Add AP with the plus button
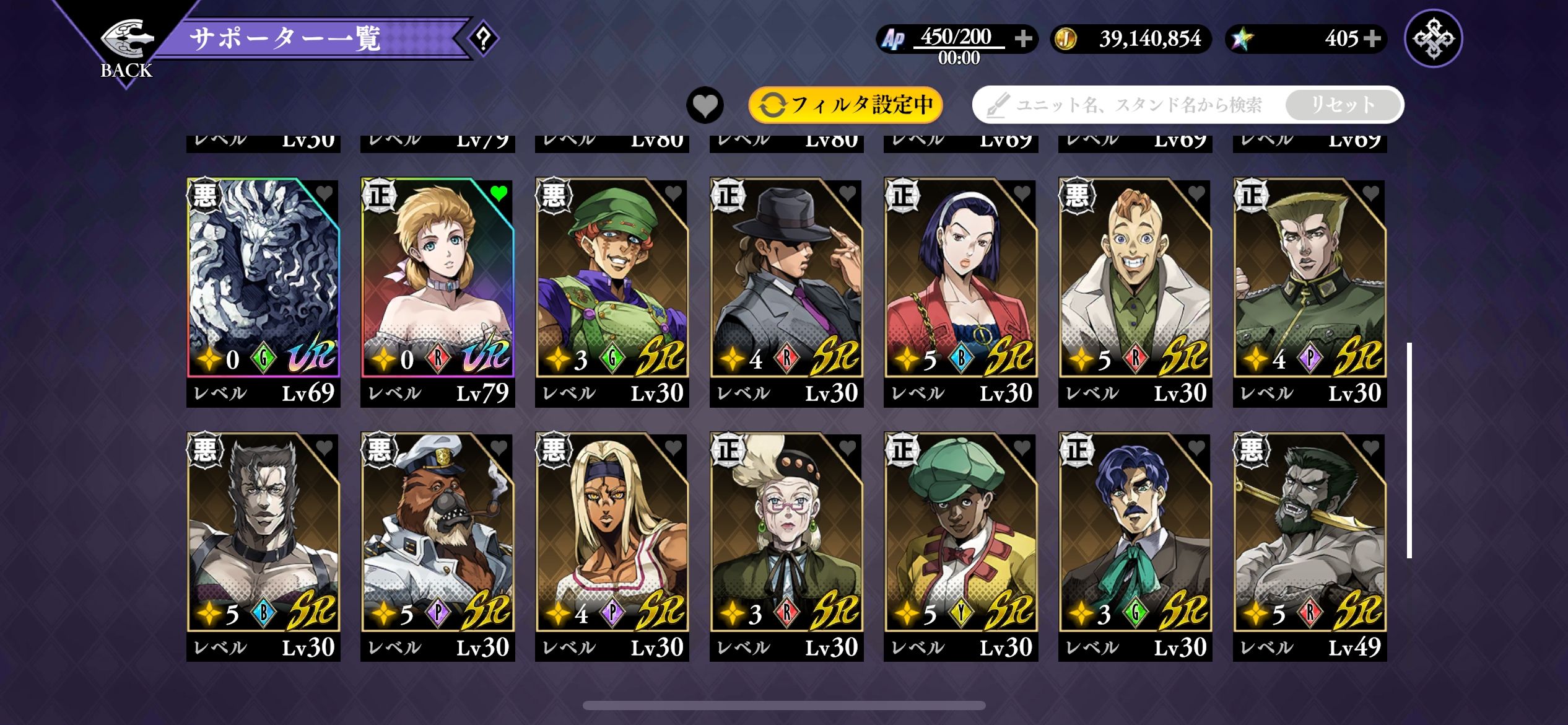The image size is (1568, 725). pyautogui.click(x=1023, y=38)
